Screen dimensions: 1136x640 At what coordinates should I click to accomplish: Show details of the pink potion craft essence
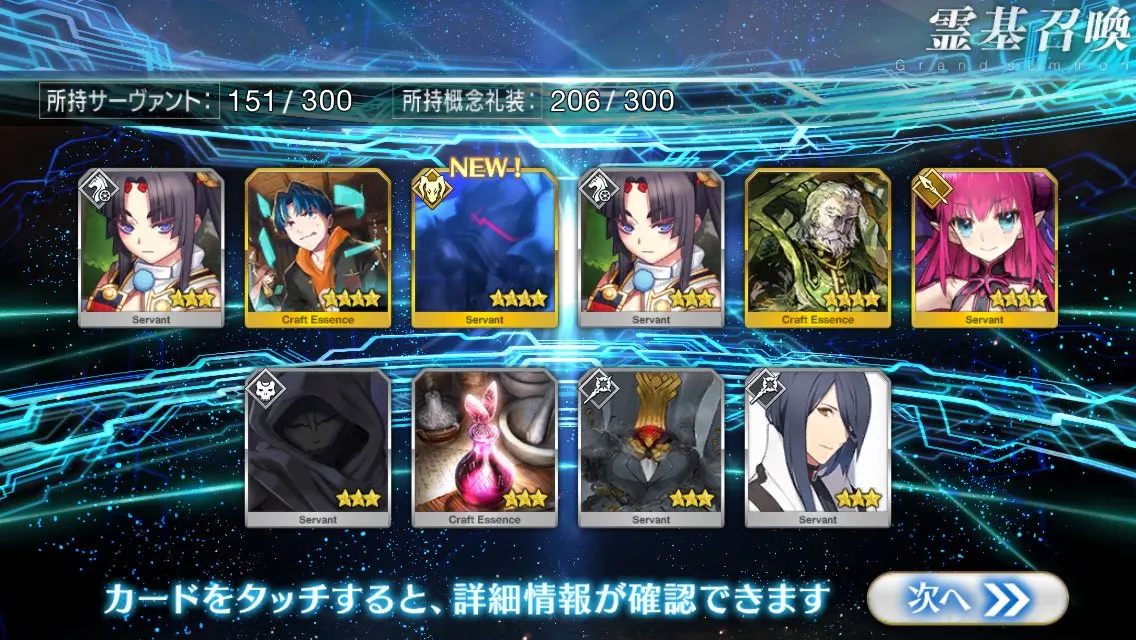tap(484, 447)
